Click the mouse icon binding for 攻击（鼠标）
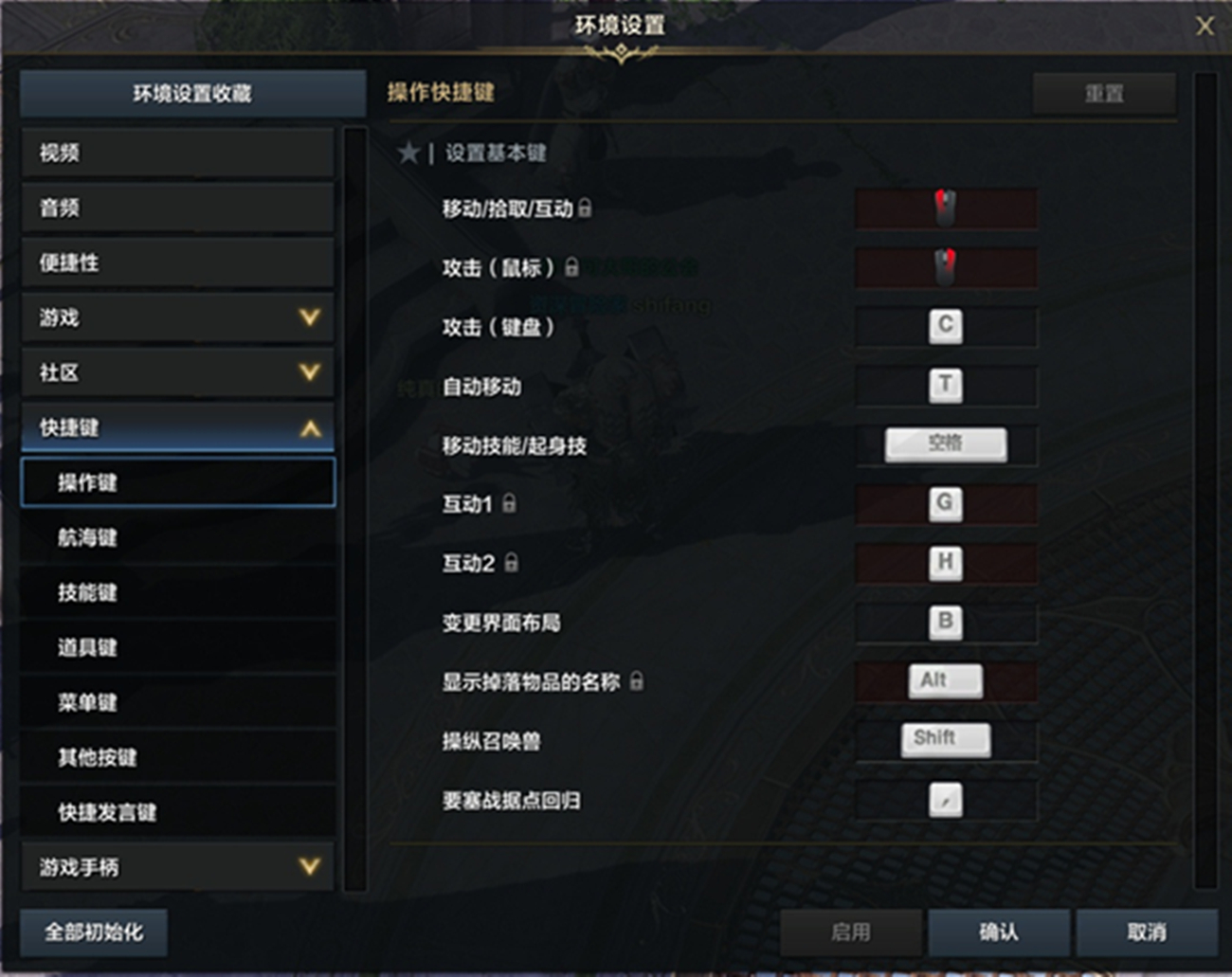The height and width of the screenshot is (977, 1232). 945,266
